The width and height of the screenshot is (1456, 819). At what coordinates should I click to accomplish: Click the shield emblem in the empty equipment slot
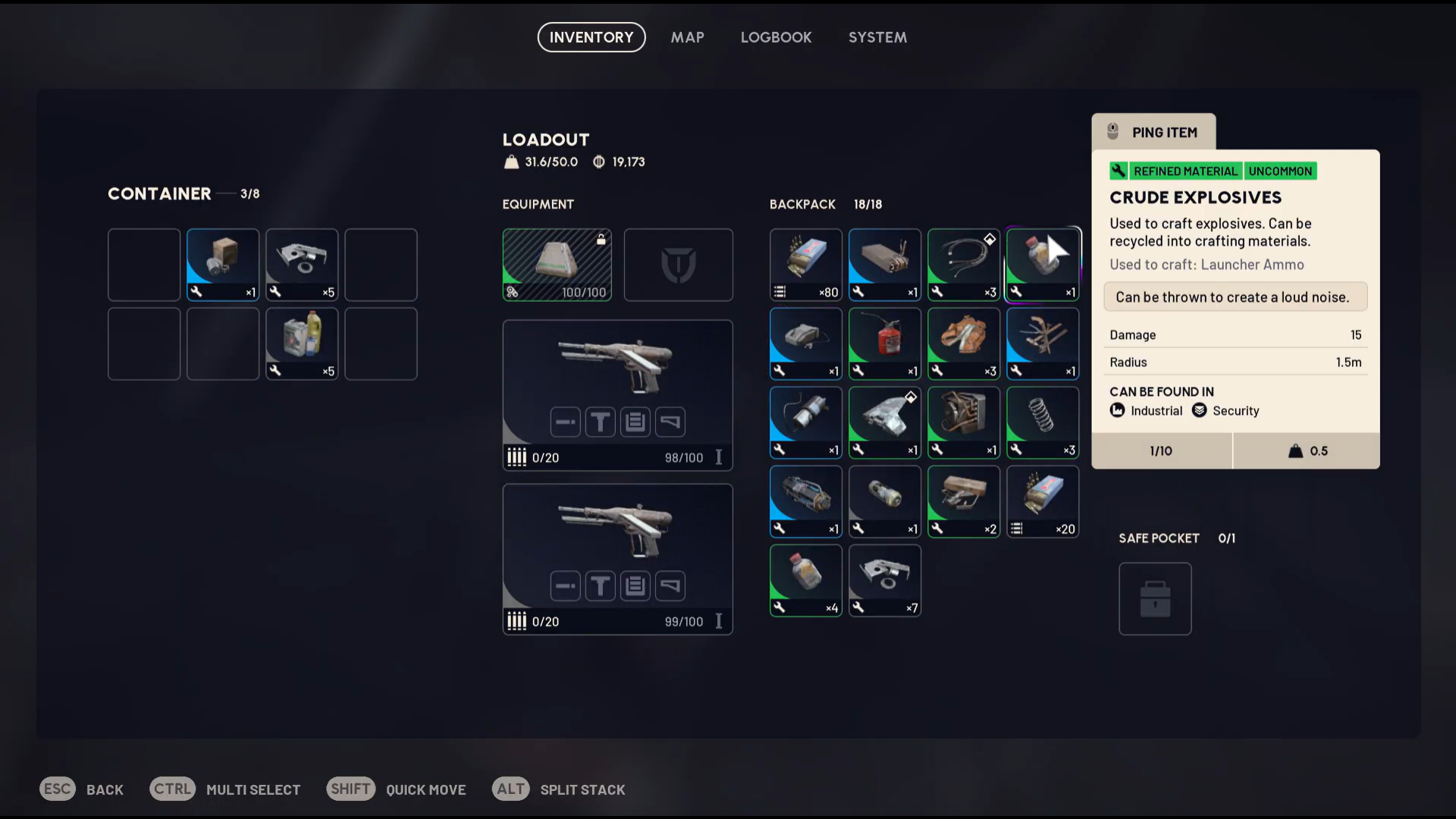click(x=678, y=264)
